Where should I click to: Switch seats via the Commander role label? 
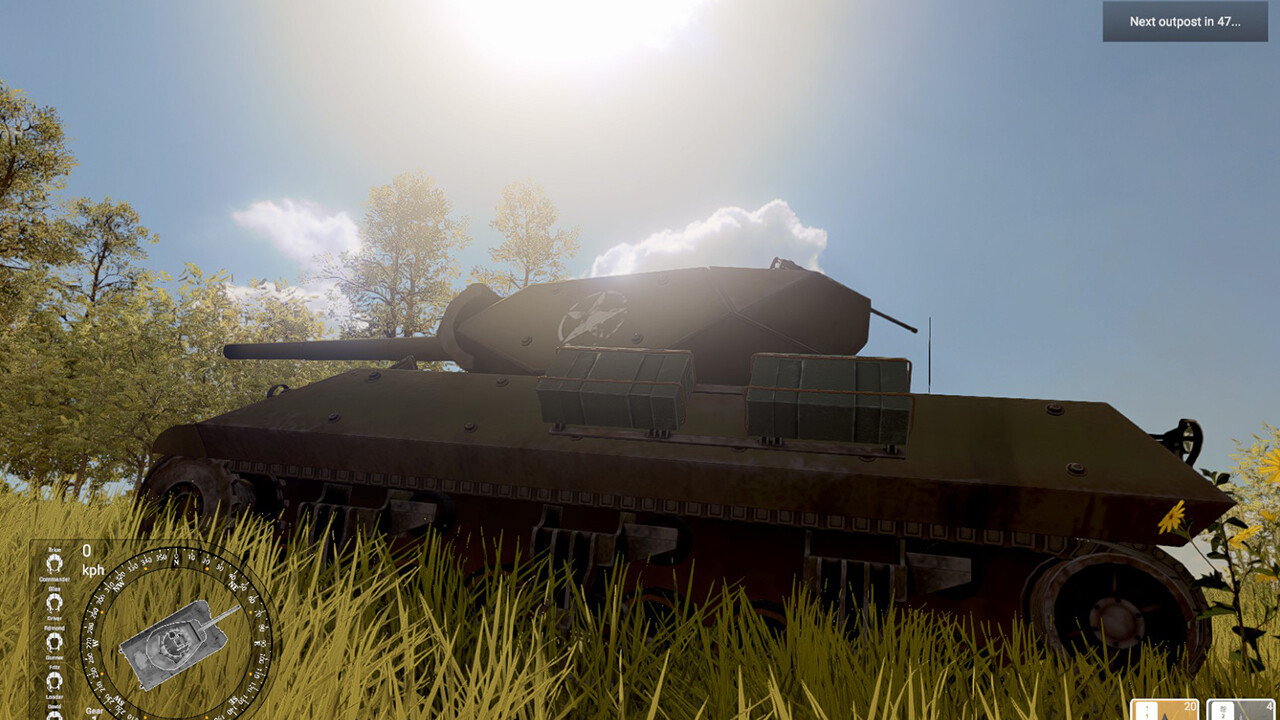pyautogui.click(x=55, y=579)
